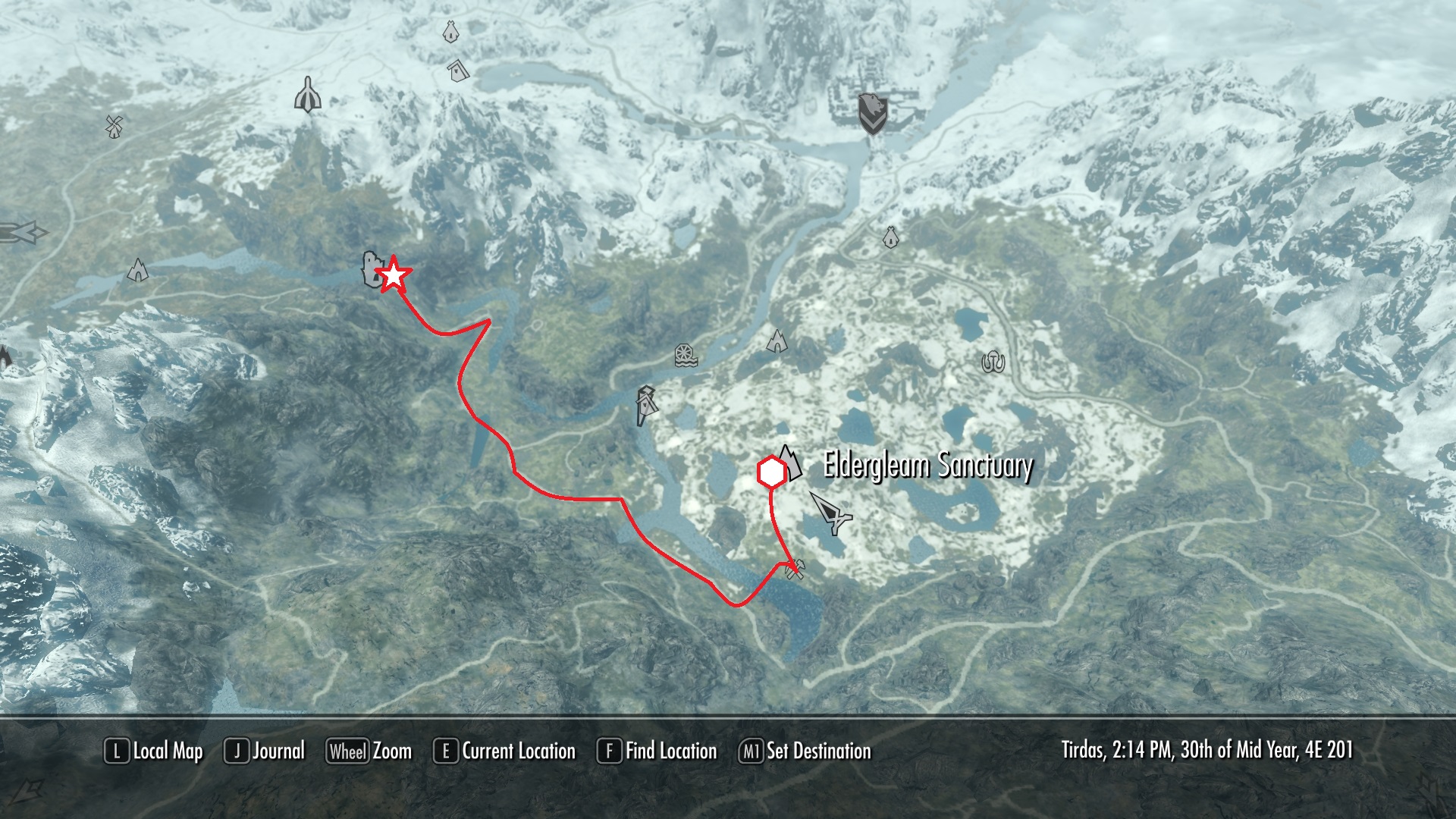Click the Windhelm city shield marker
The width and height of the screenshot is (1456, 819).
pos(872,114)
